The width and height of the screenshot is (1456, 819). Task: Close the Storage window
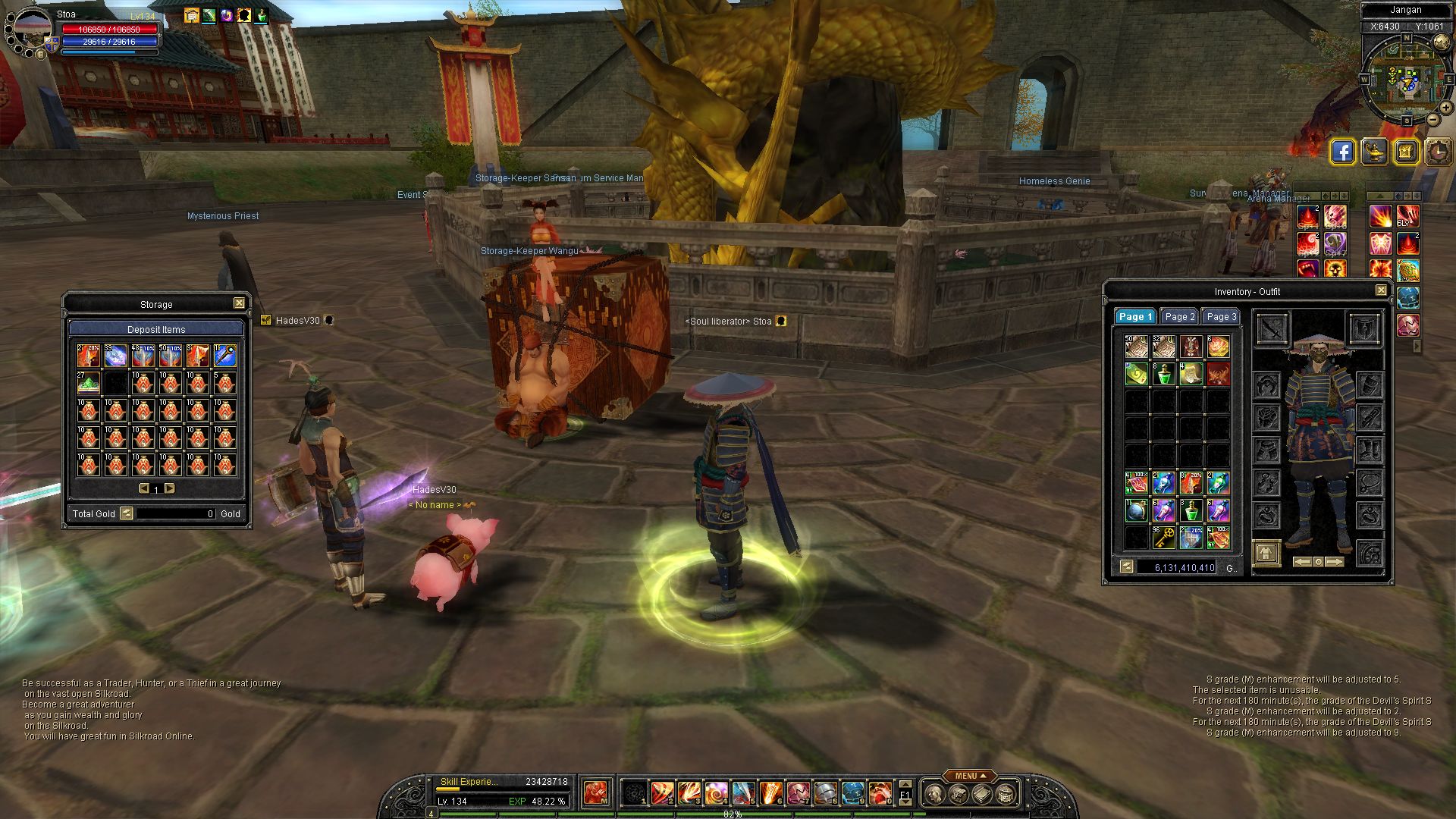point(239,303)
